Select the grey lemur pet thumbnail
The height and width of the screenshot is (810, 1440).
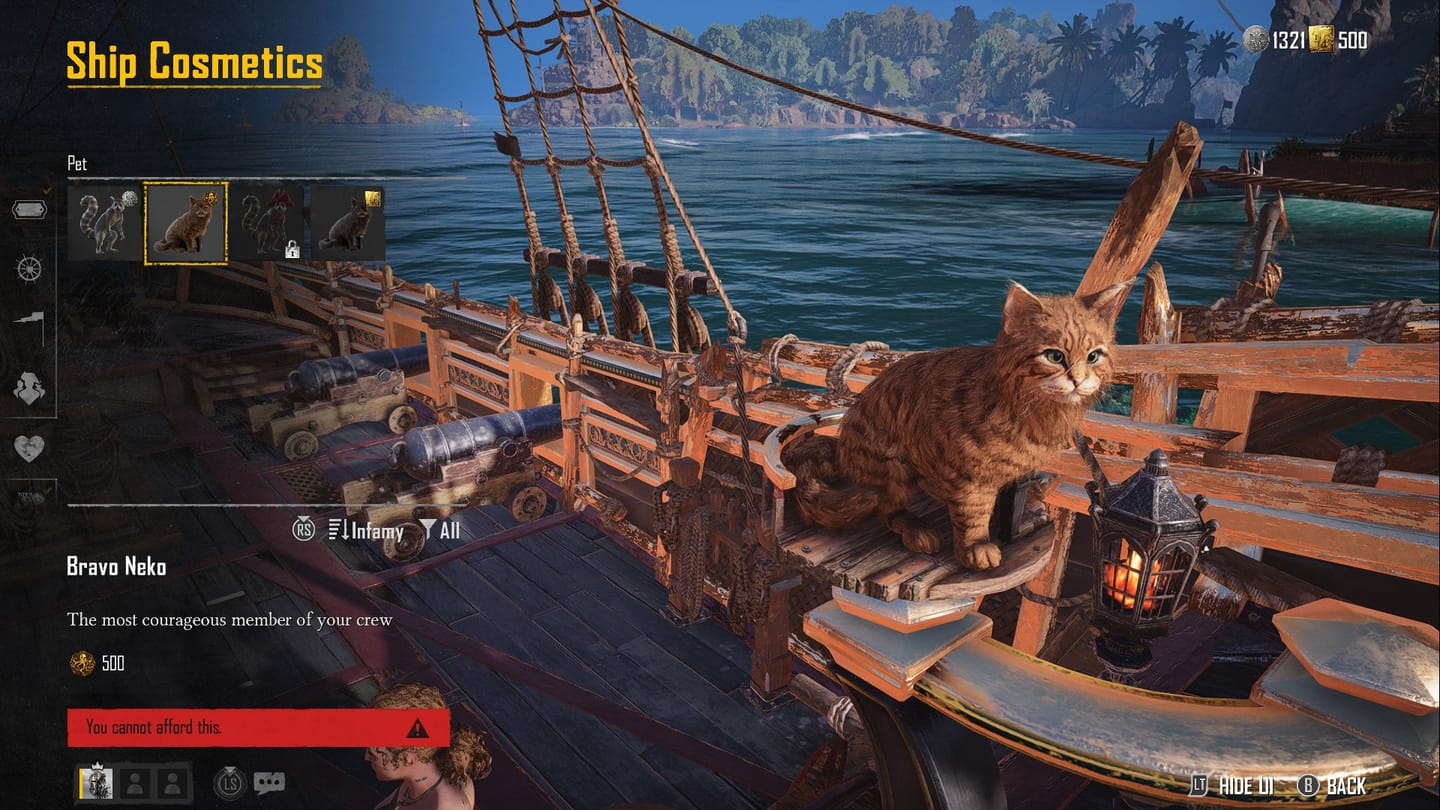pyautogui.click(x=105, y=222)
